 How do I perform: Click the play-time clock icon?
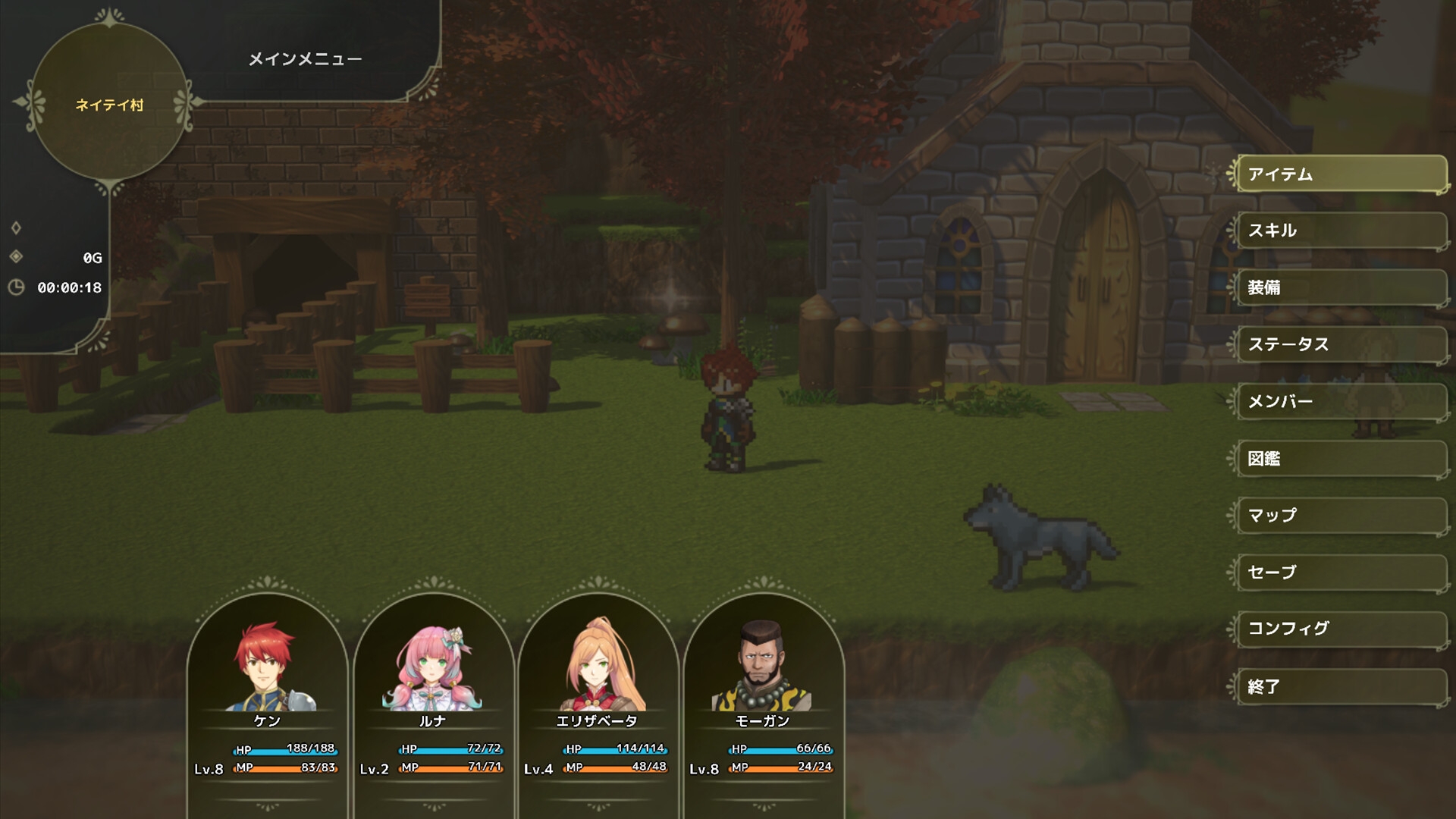coord(17,287)
